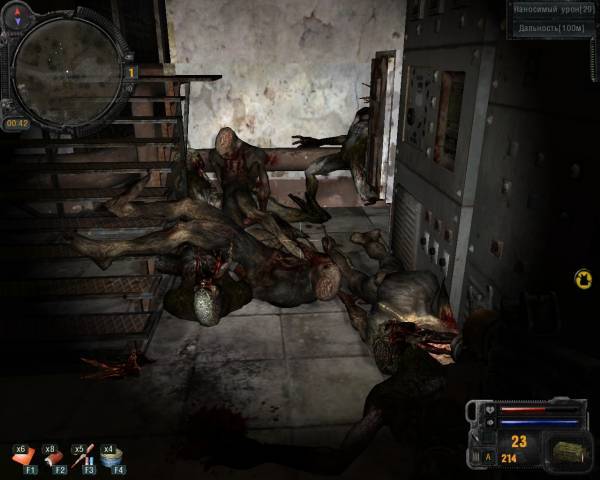Click the fire mode 'A' indicator

pos(488,458)
